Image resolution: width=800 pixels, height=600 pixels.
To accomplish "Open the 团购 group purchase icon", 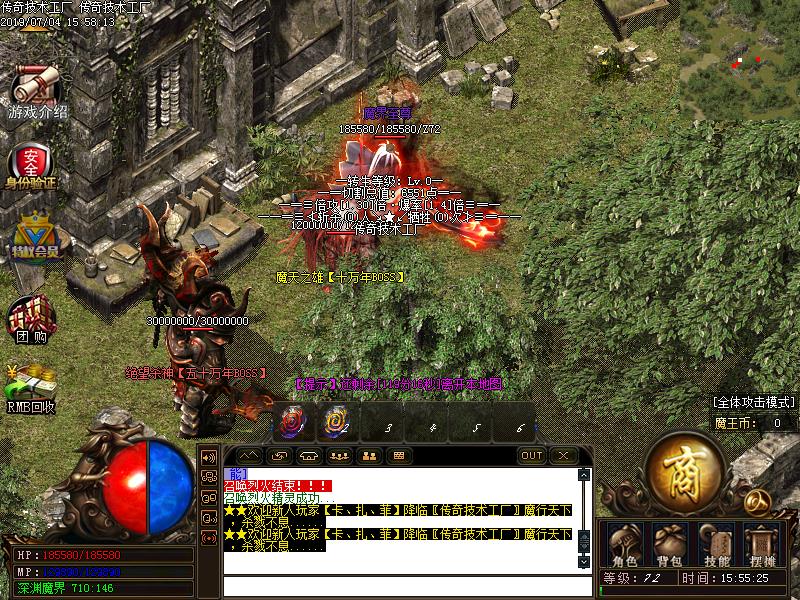I will click(31, 320).
